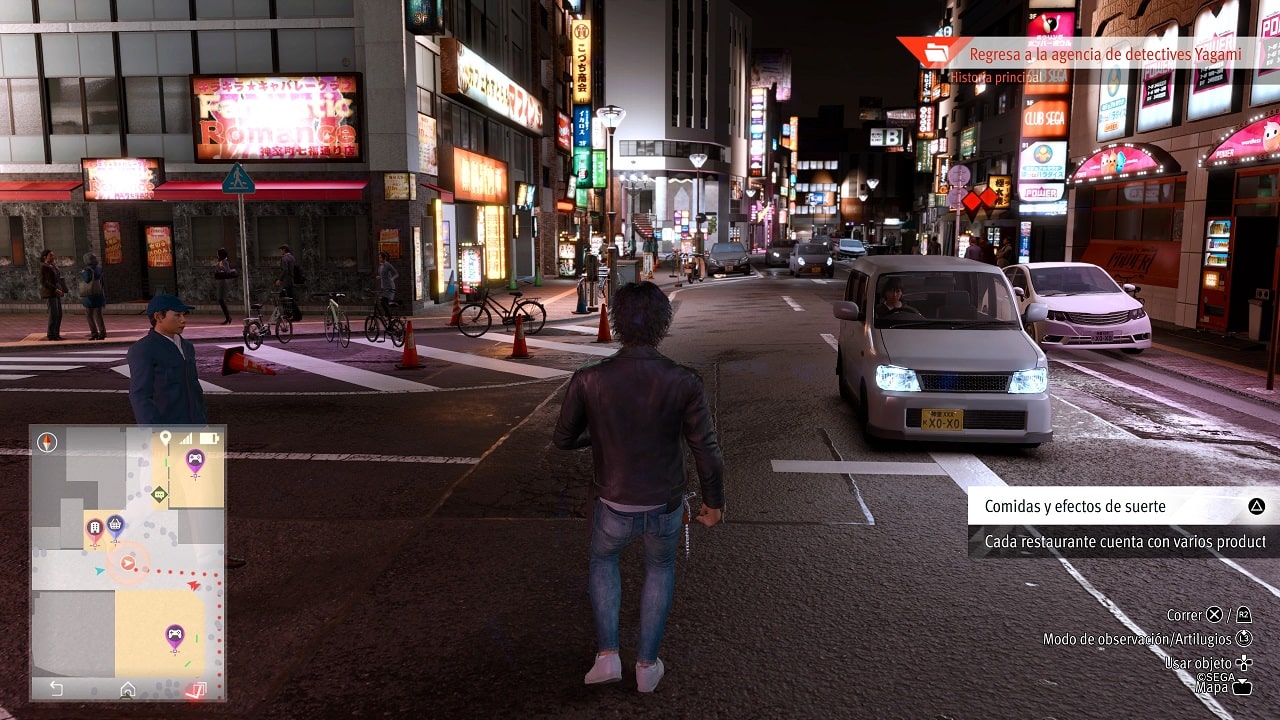
Task: Select the upper purple gamepad map marker
Action: [x=195, y=459]
